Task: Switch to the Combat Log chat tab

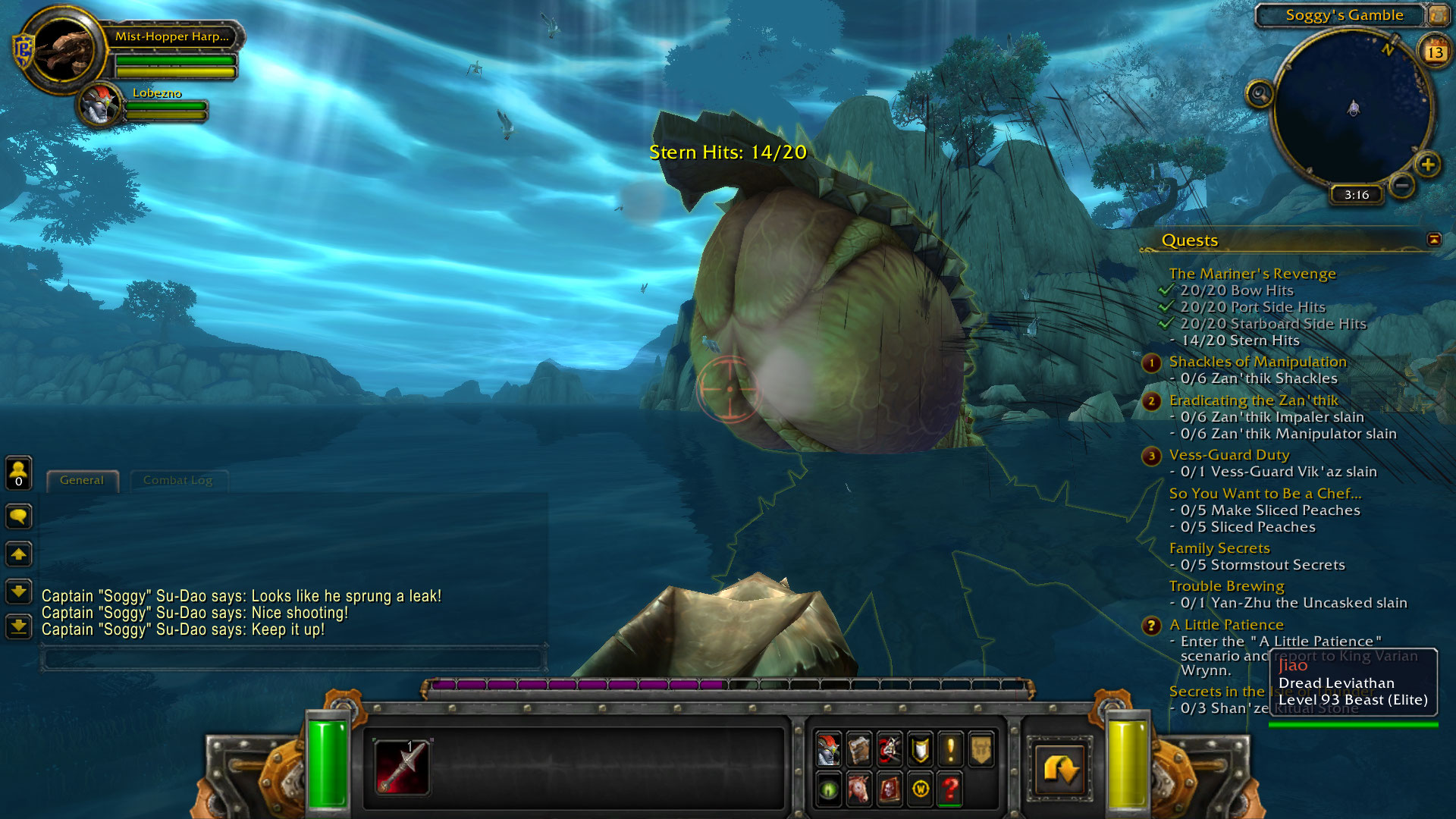Action: (177, 480)
